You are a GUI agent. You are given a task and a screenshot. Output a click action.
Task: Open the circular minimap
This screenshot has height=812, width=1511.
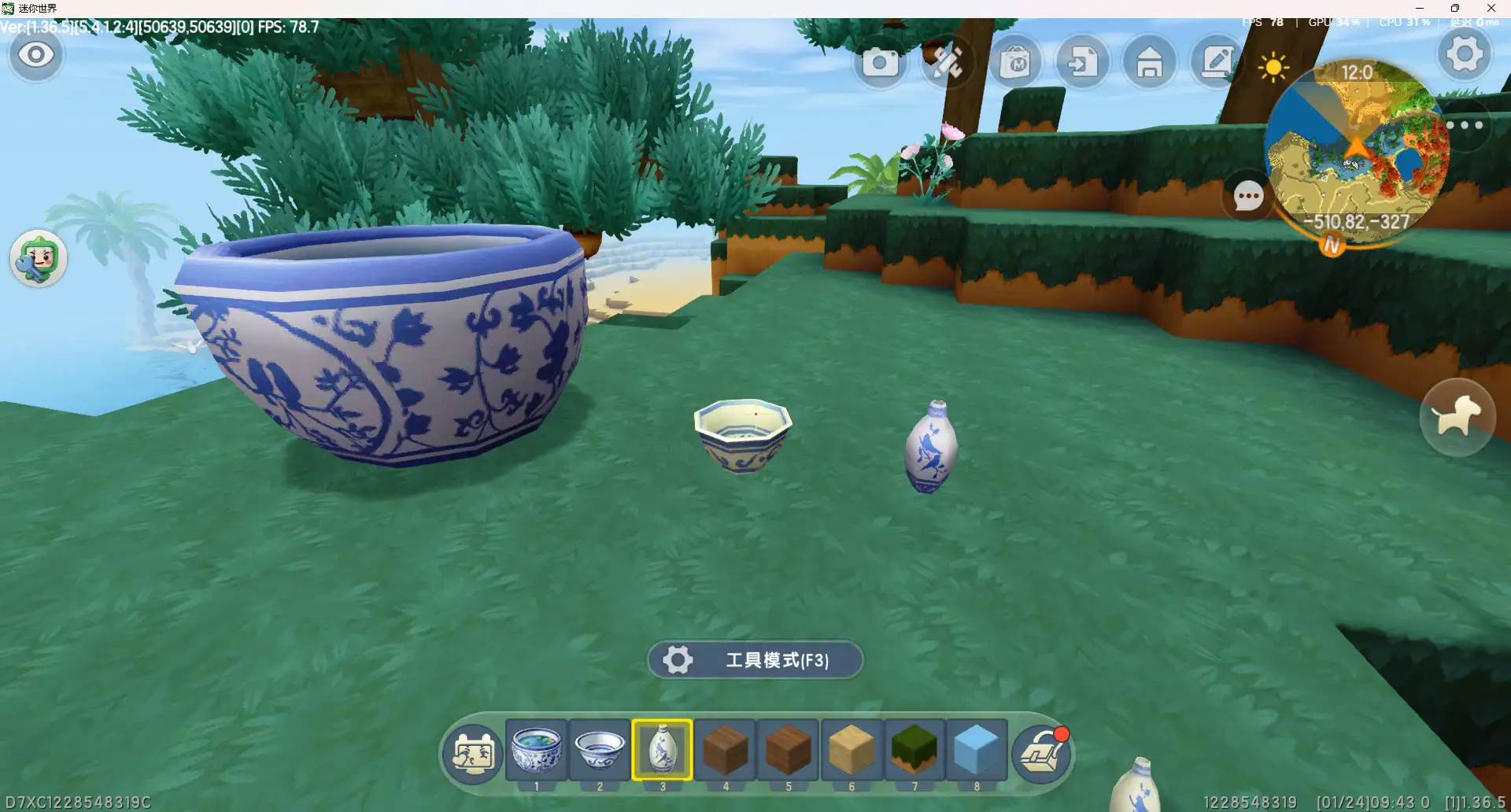1357,149
